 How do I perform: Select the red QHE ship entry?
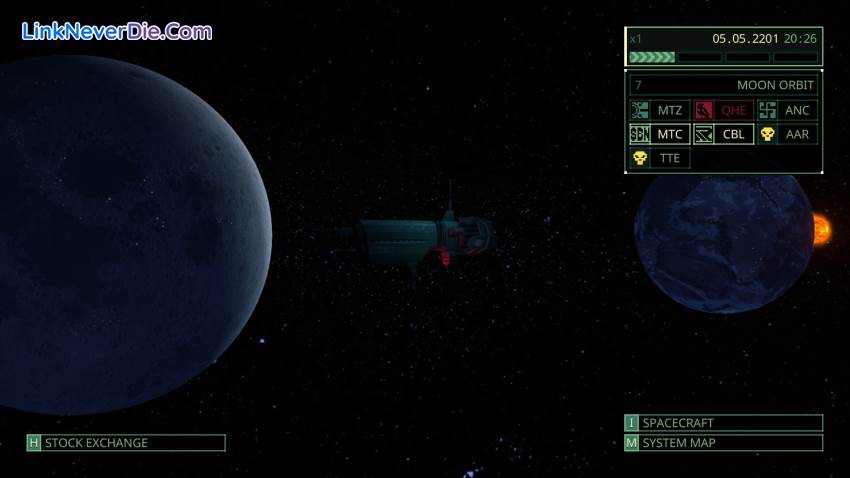(724, 110)
